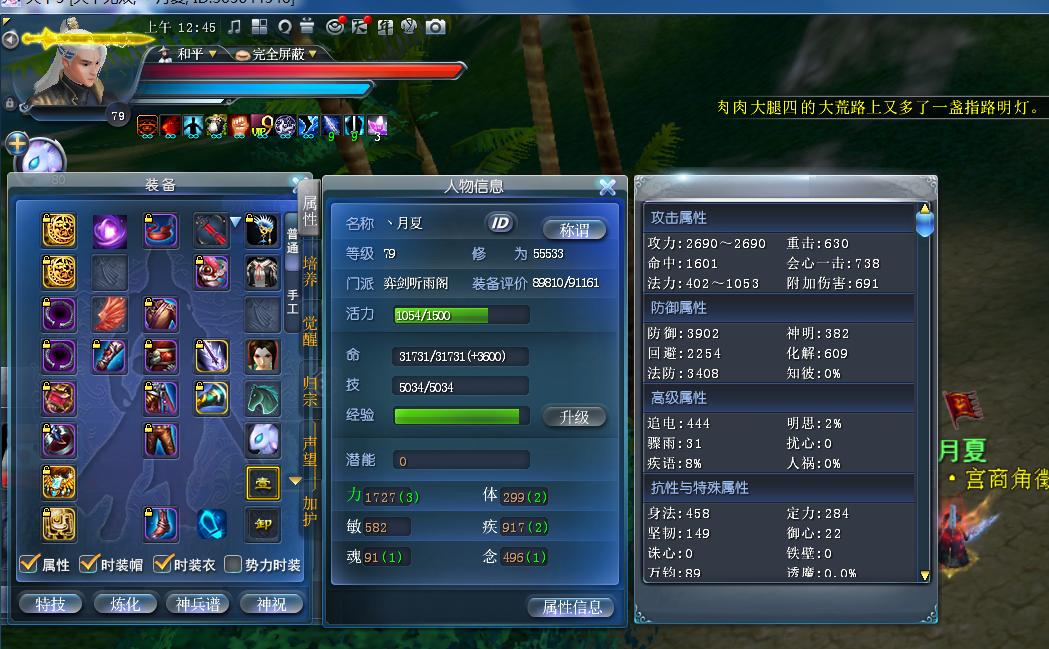Click the camera screenshot icon
Viewport: 1049px width, 649px height.
pos(435,27)
